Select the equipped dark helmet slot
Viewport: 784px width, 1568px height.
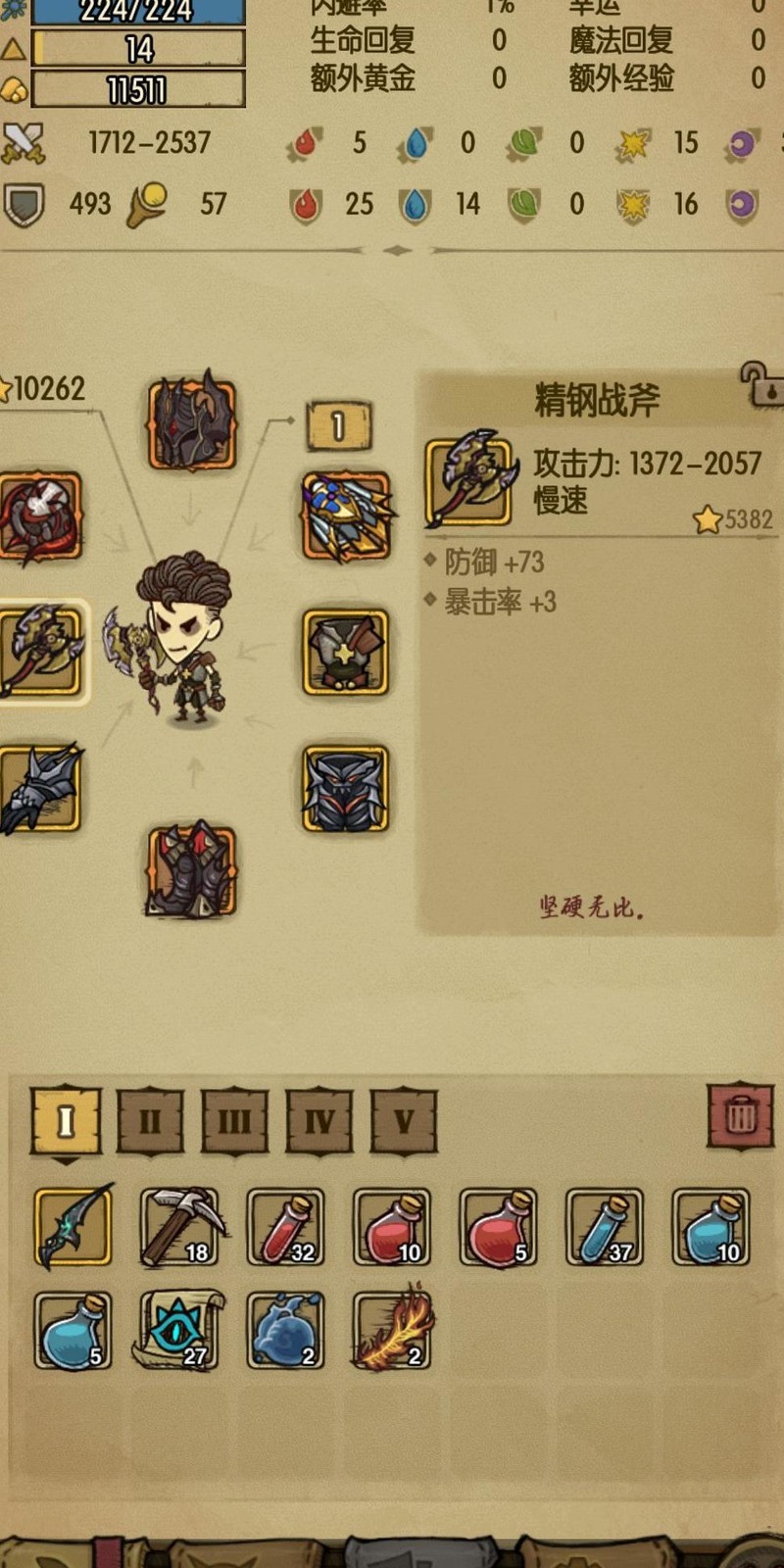[x=192, y=424]
